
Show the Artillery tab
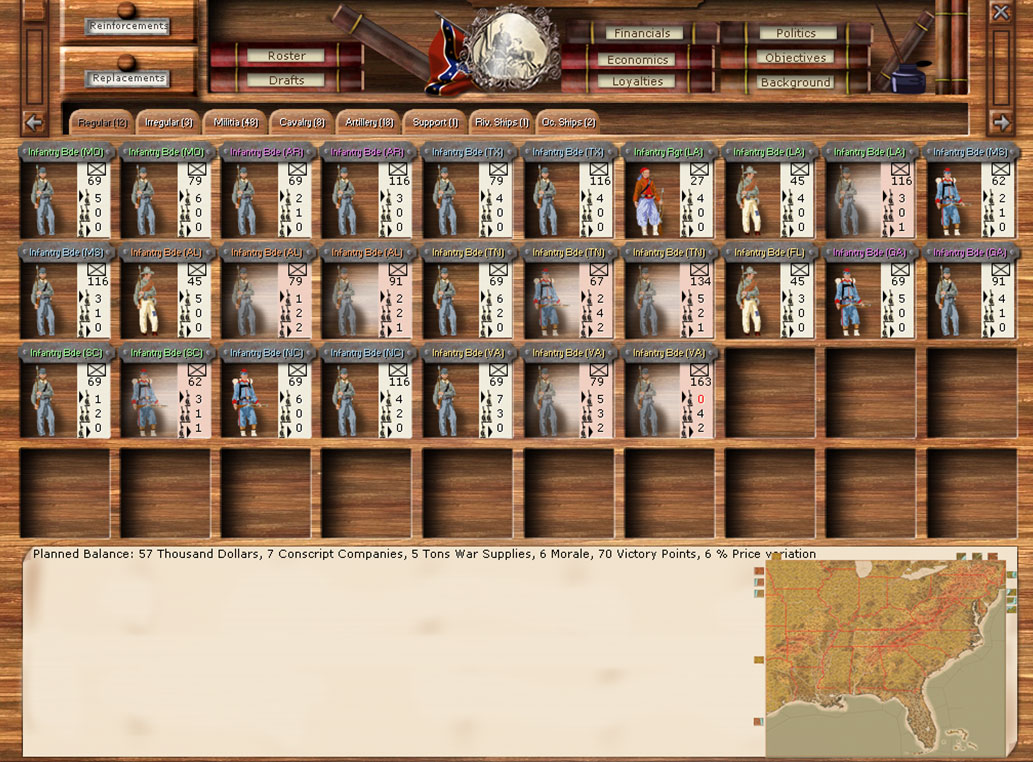coord(368,122)
